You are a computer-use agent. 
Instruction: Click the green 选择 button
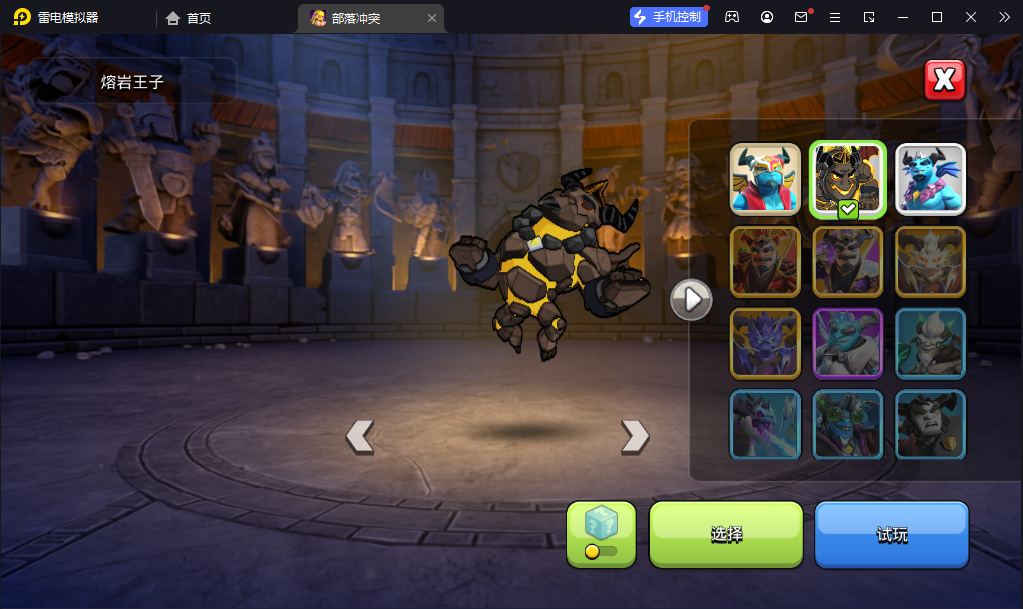726,534
